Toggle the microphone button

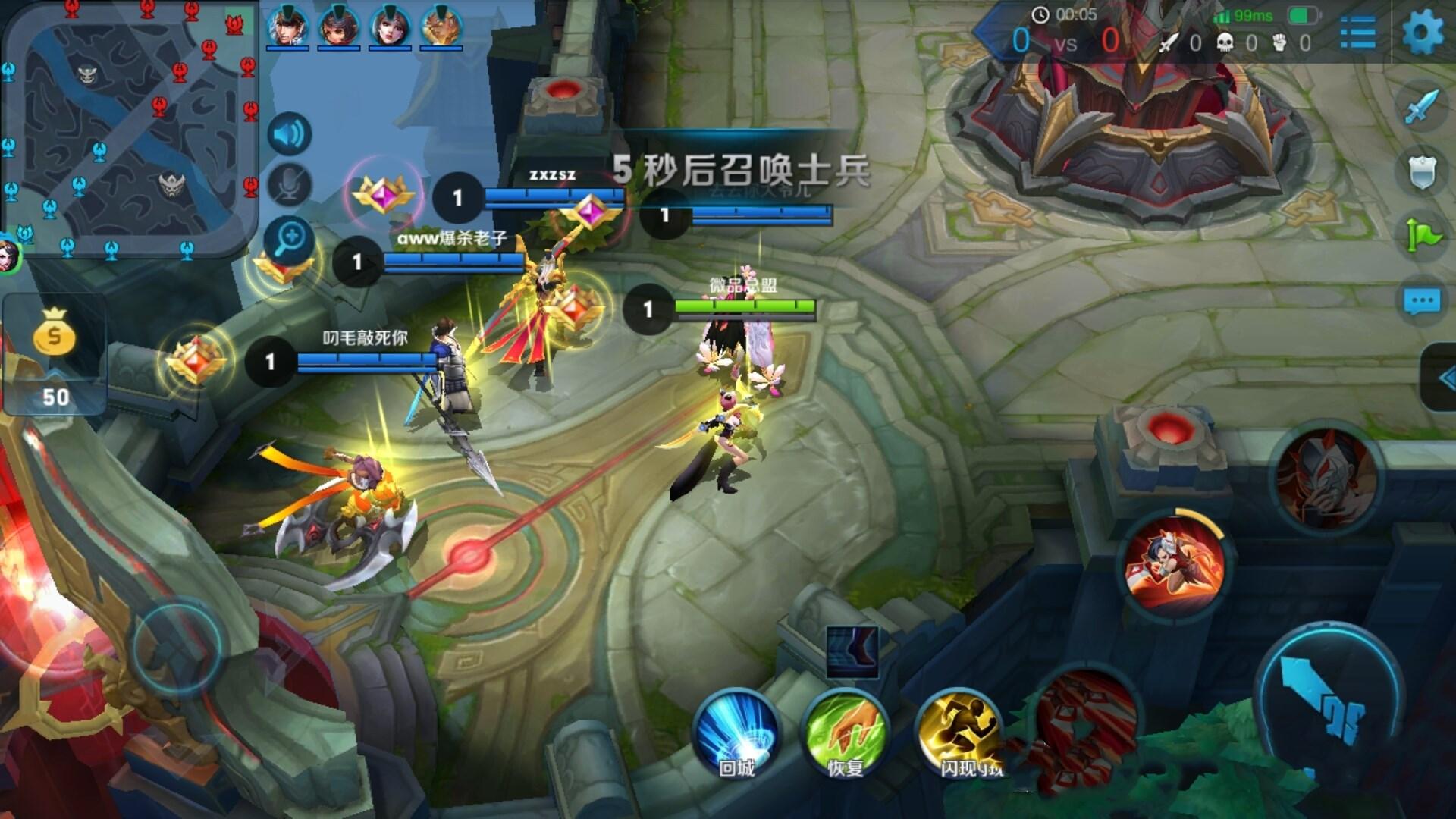click(289, 184)
